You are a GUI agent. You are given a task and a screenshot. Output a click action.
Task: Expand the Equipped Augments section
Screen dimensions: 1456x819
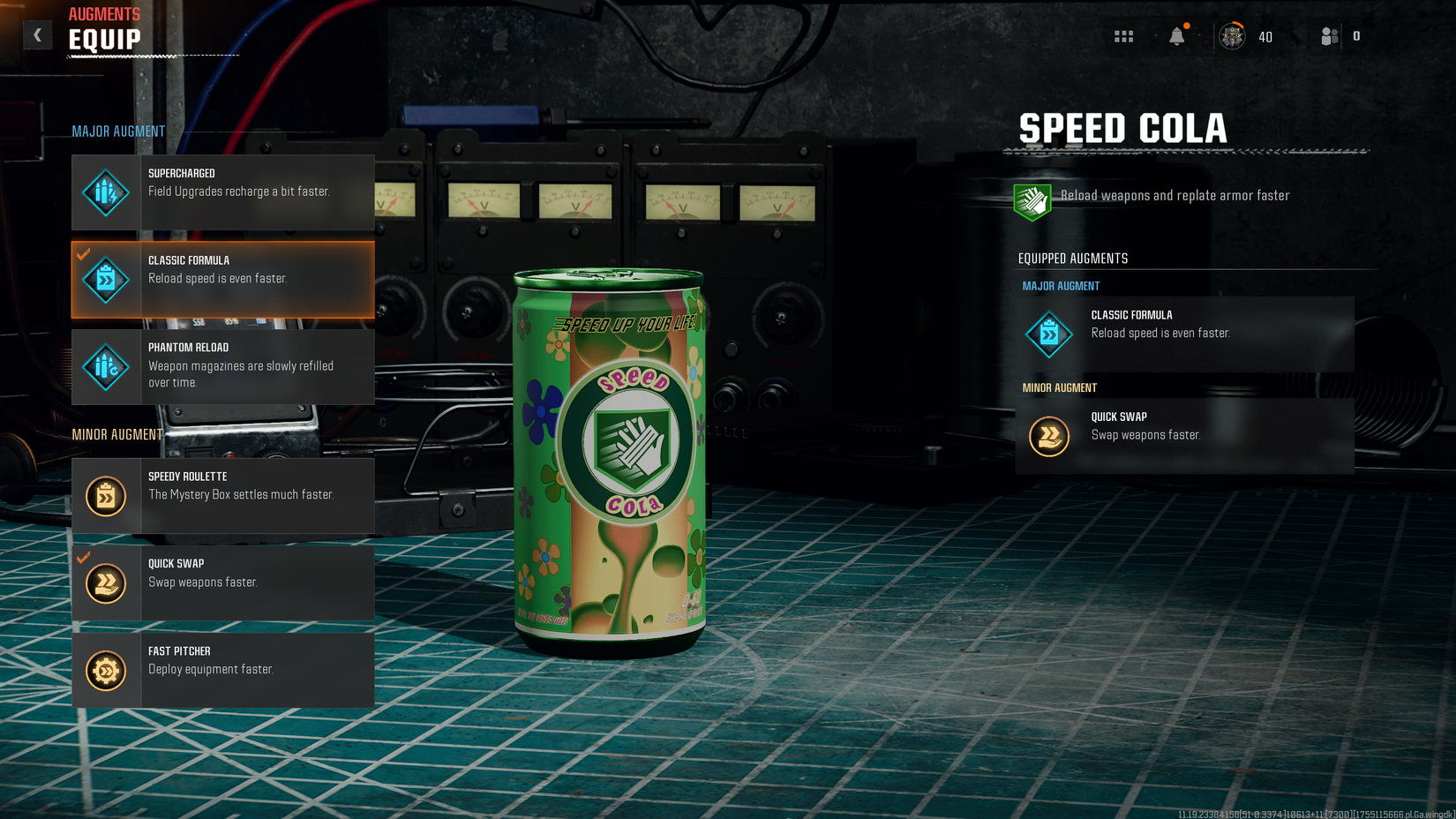tap(1071, 258)
